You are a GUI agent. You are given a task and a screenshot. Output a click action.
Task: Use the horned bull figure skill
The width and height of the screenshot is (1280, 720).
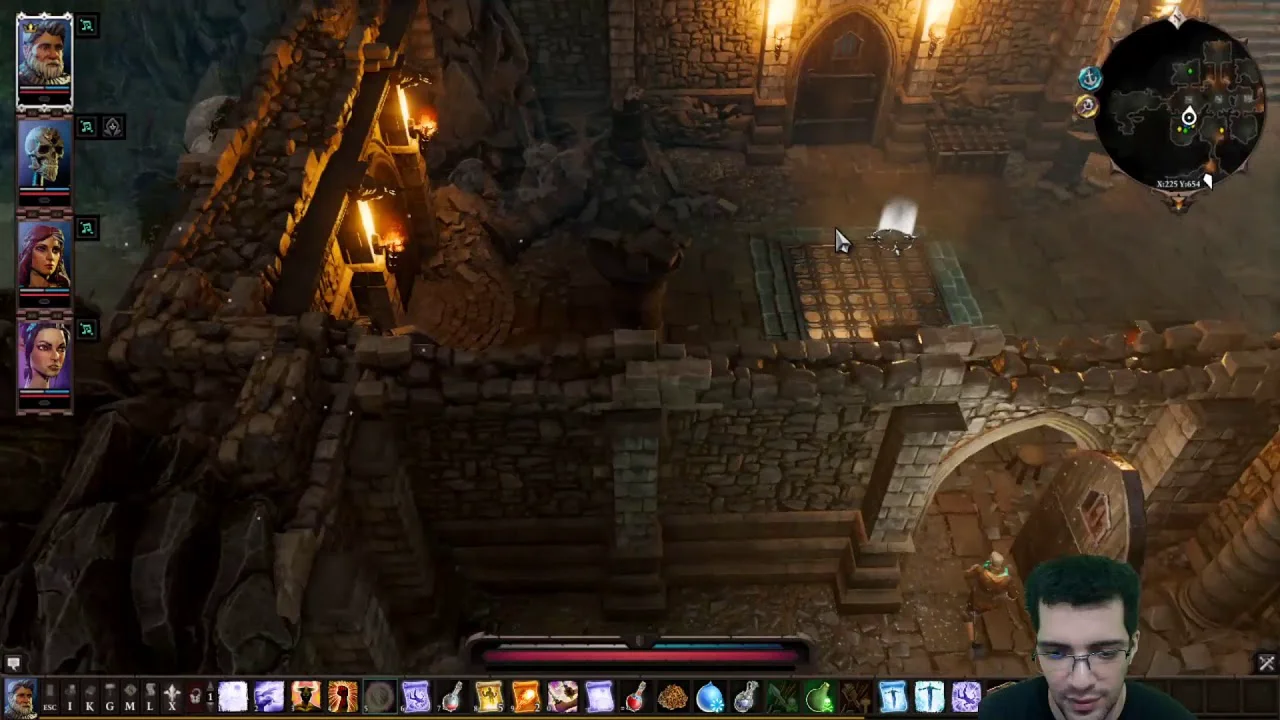pos(305,696)
